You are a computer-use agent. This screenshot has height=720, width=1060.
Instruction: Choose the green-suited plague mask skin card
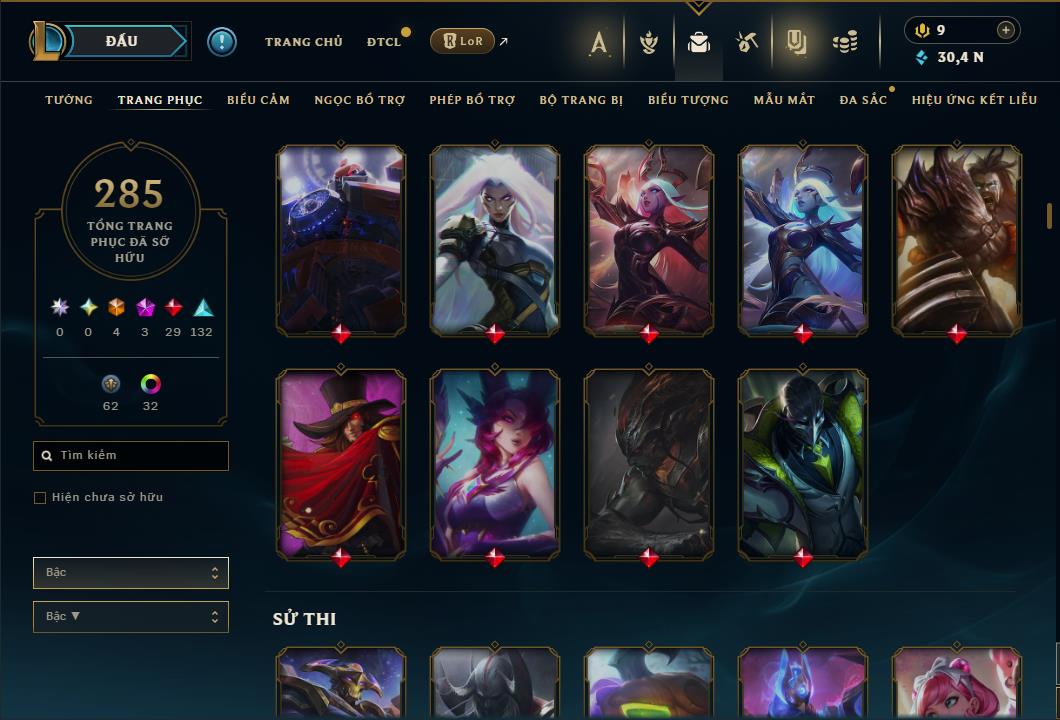pyautogui.click(x=803, y=463)
